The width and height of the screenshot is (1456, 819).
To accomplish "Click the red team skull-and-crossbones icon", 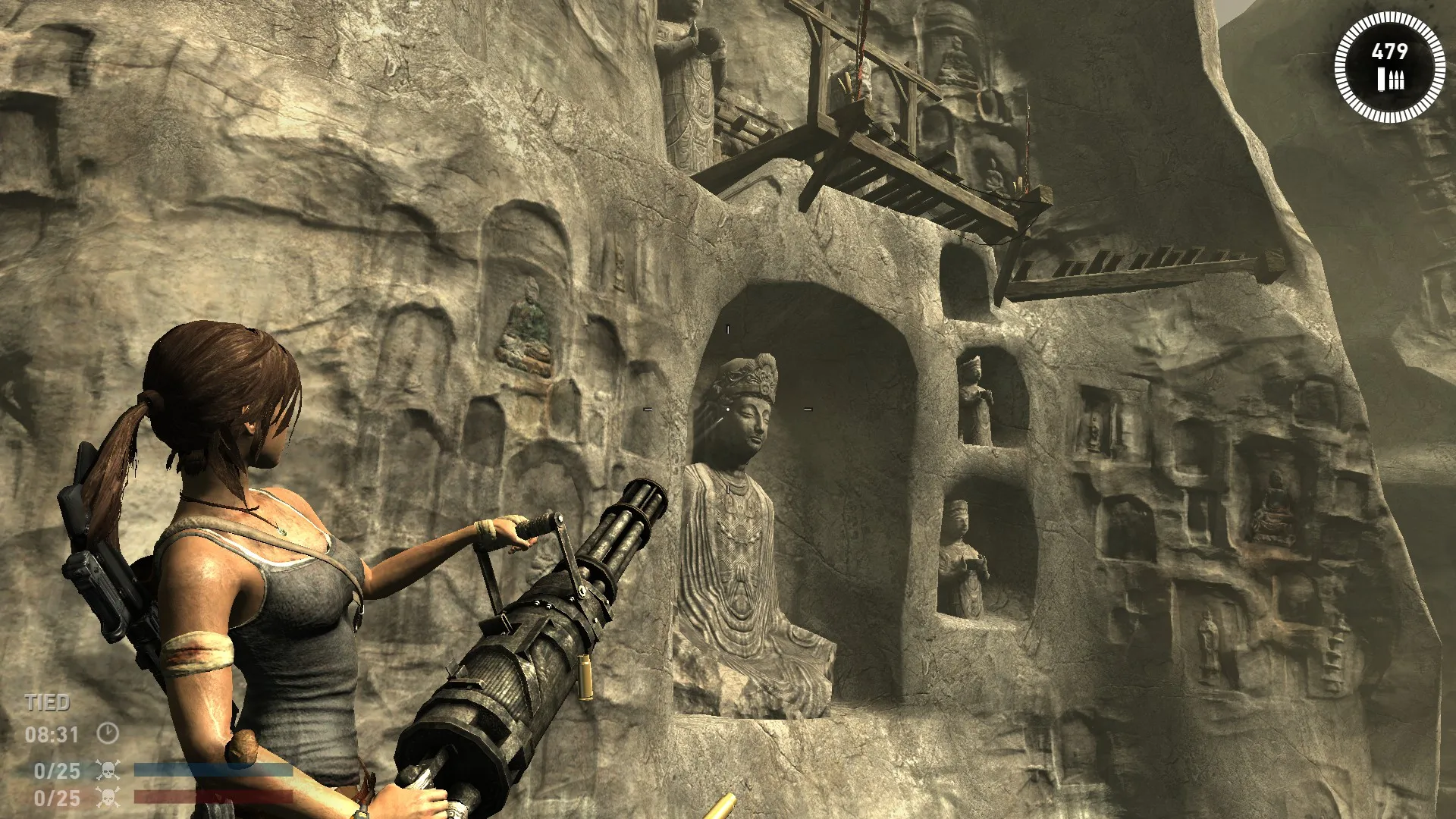I will pyautogui.click(x=107, y=799).
